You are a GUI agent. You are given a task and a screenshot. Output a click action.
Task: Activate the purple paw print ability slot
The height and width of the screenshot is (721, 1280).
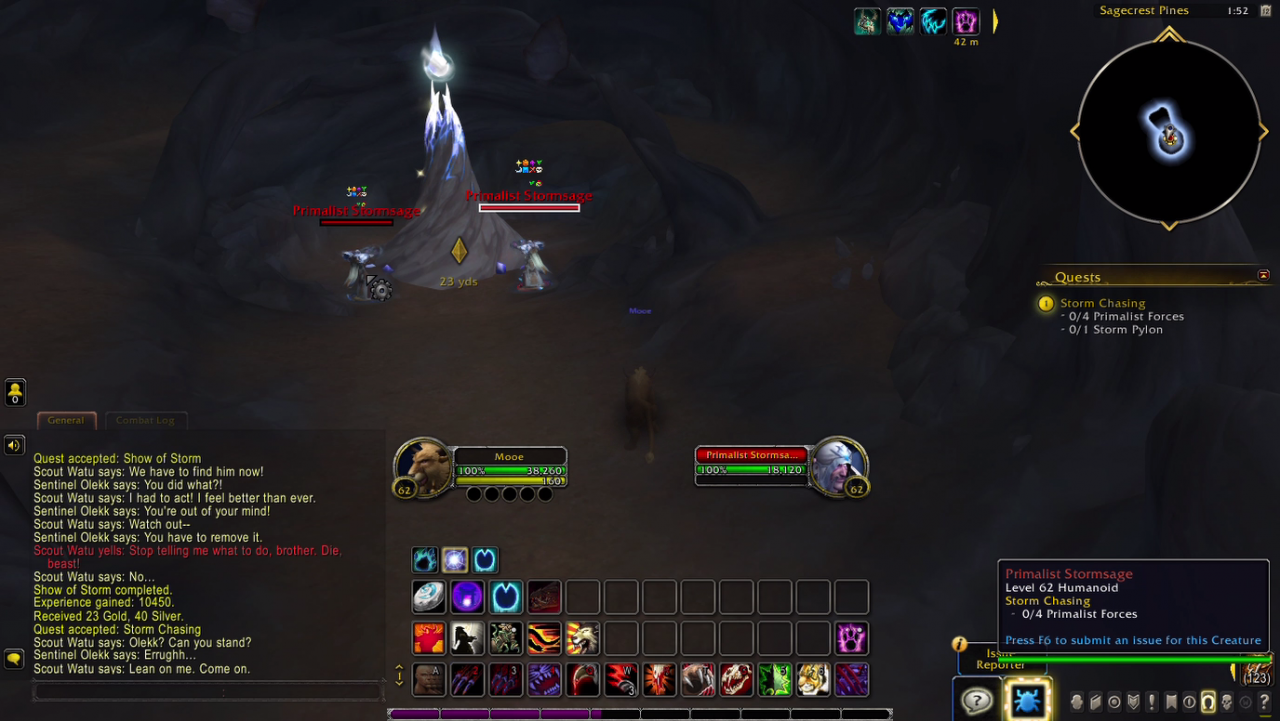[x=852, y=638]
